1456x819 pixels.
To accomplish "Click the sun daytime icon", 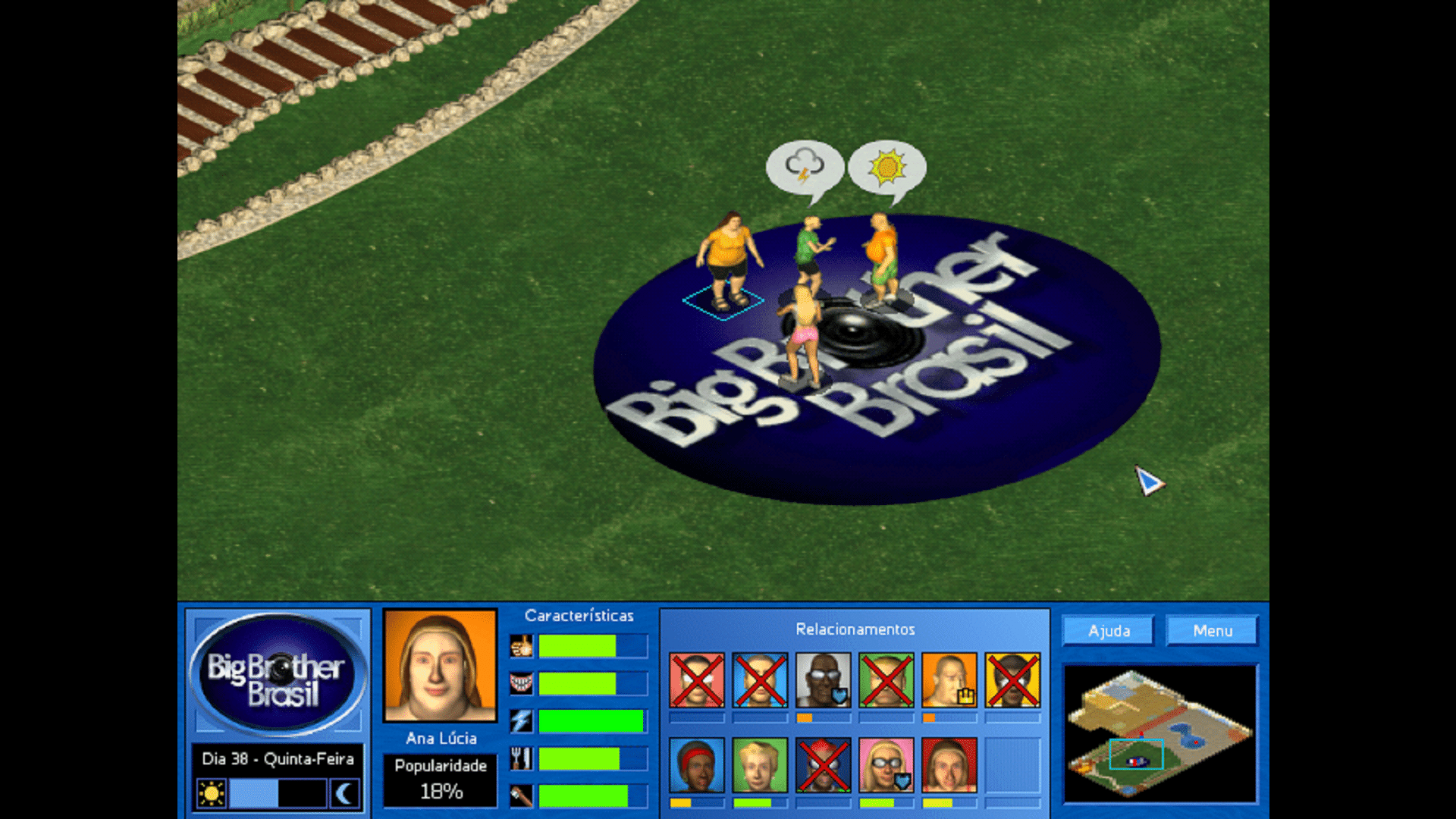I will tap(211, 794).
